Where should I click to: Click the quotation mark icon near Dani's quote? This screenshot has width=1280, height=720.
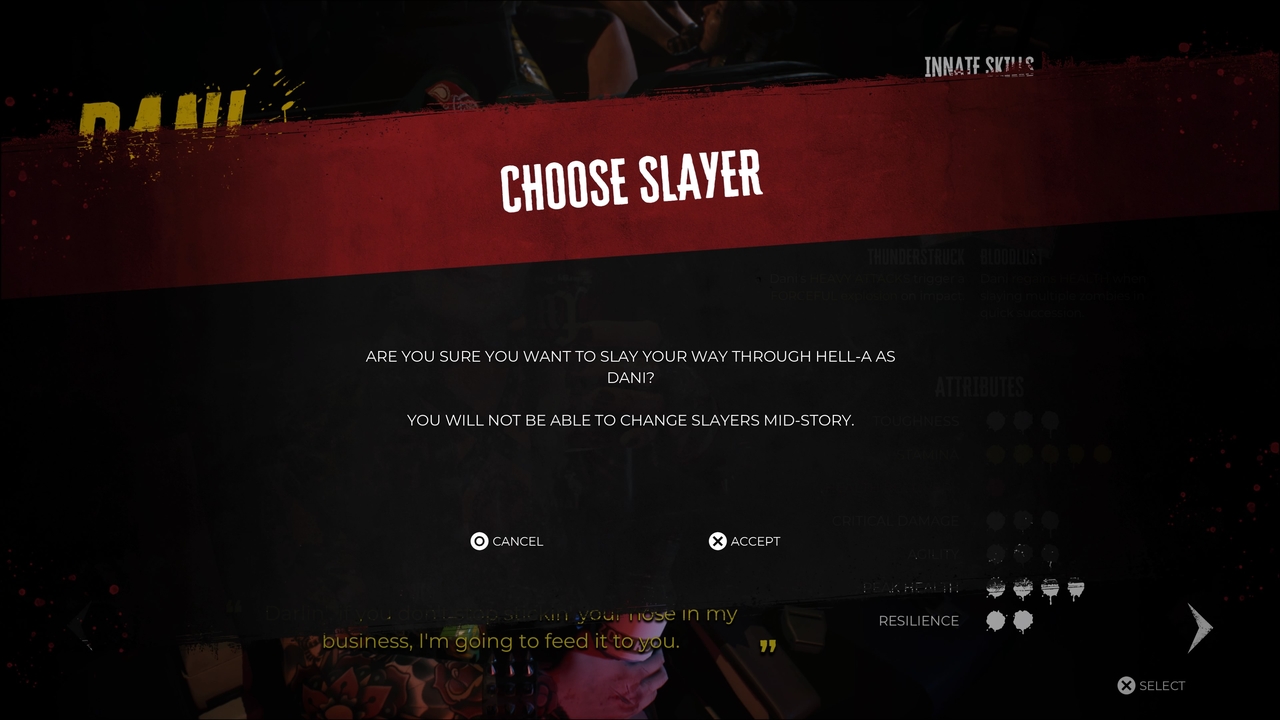tap(766, 647)
